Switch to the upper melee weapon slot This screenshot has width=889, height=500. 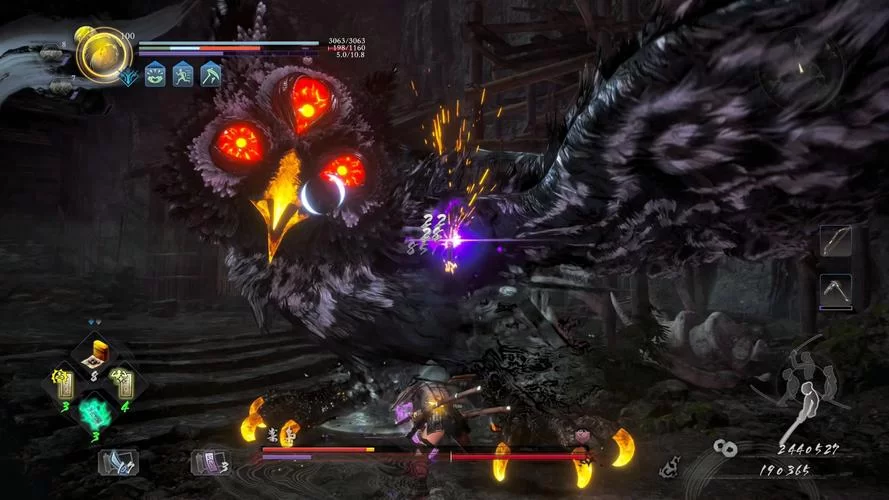click(x=835, y=241)
